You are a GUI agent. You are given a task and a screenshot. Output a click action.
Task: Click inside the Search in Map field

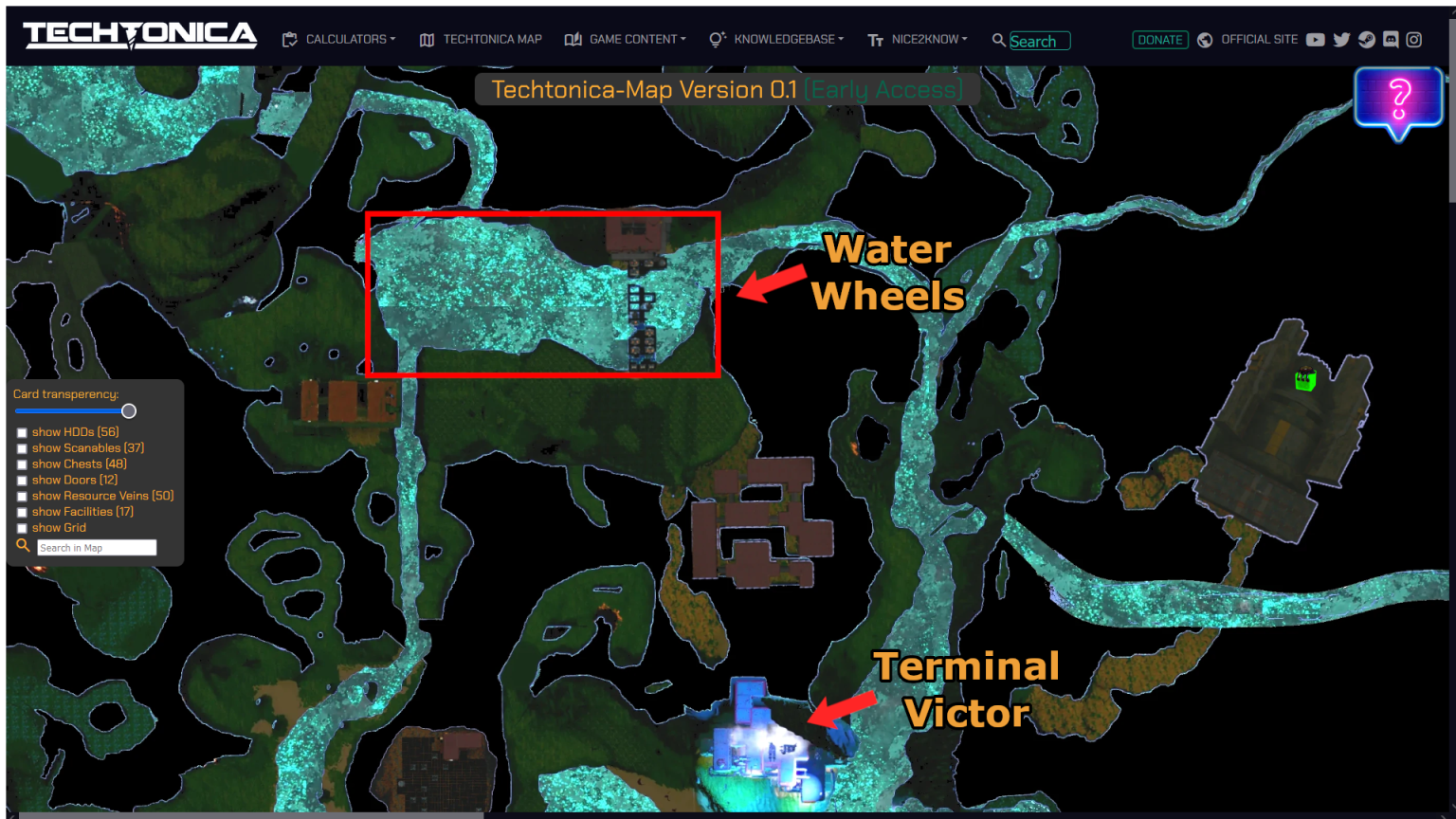pos(96,547)
